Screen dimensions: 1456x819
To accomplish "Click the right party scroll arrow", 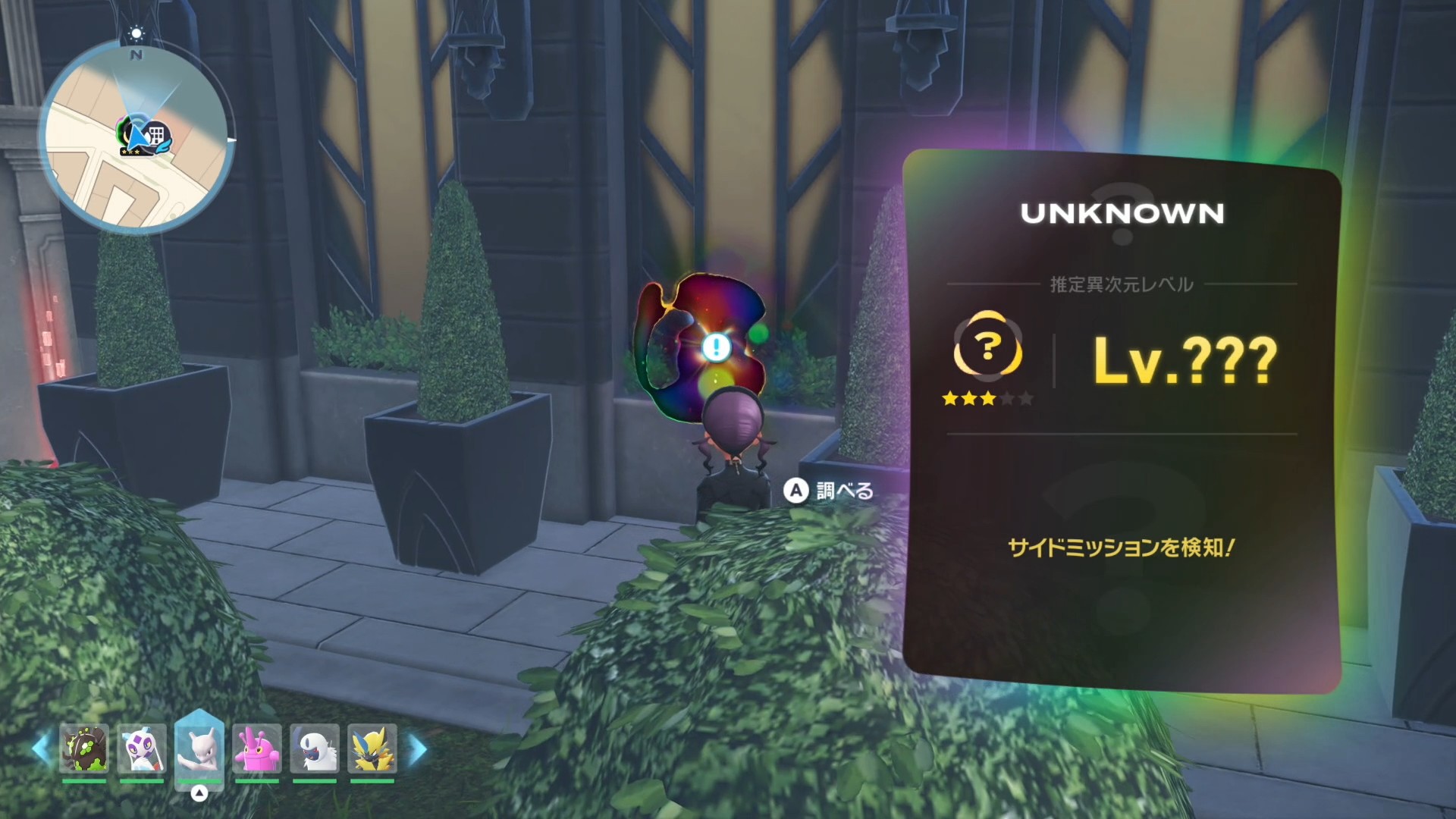I will click(x=418, y=749).
